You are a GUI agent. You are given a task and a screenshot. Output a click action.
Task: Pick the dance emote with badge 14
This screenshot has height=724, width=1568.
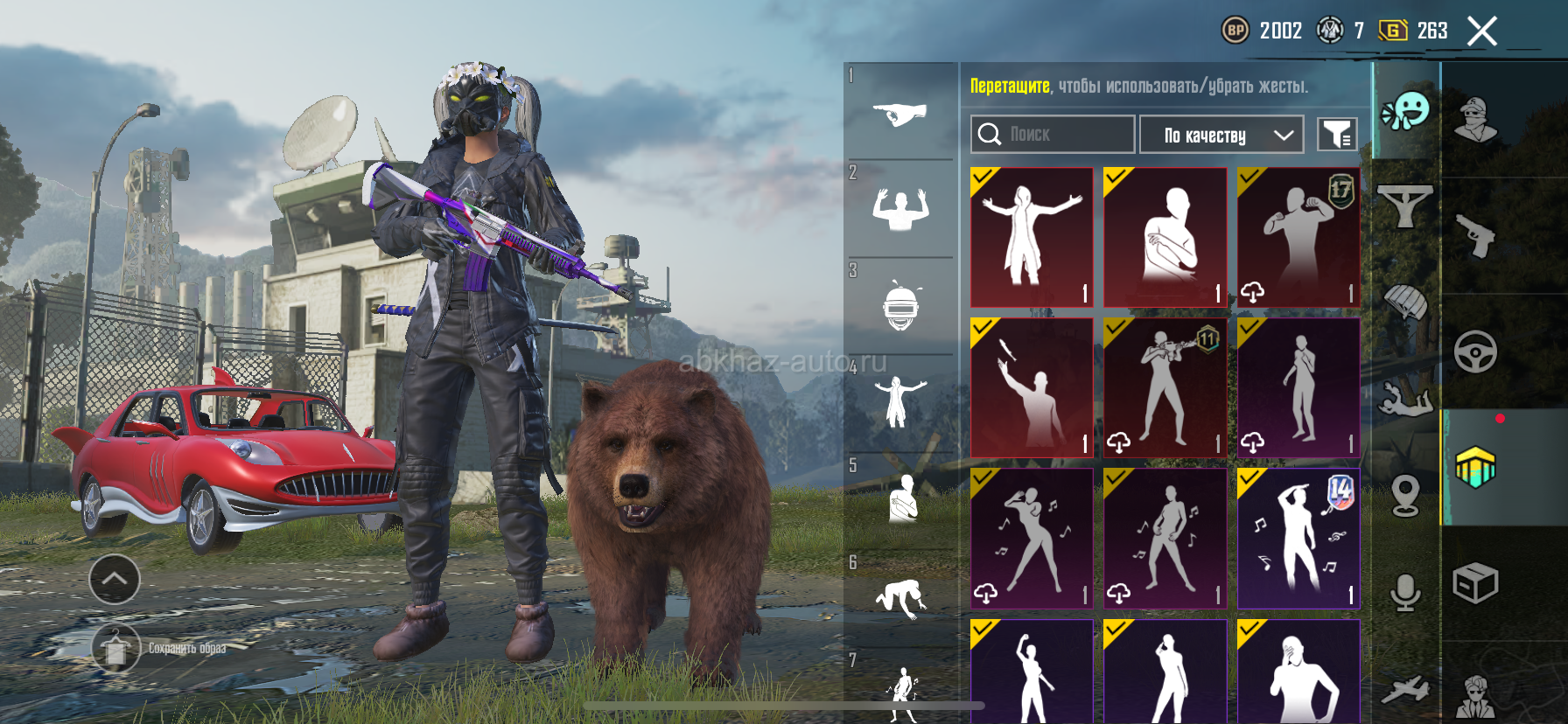coord(1298,538)
